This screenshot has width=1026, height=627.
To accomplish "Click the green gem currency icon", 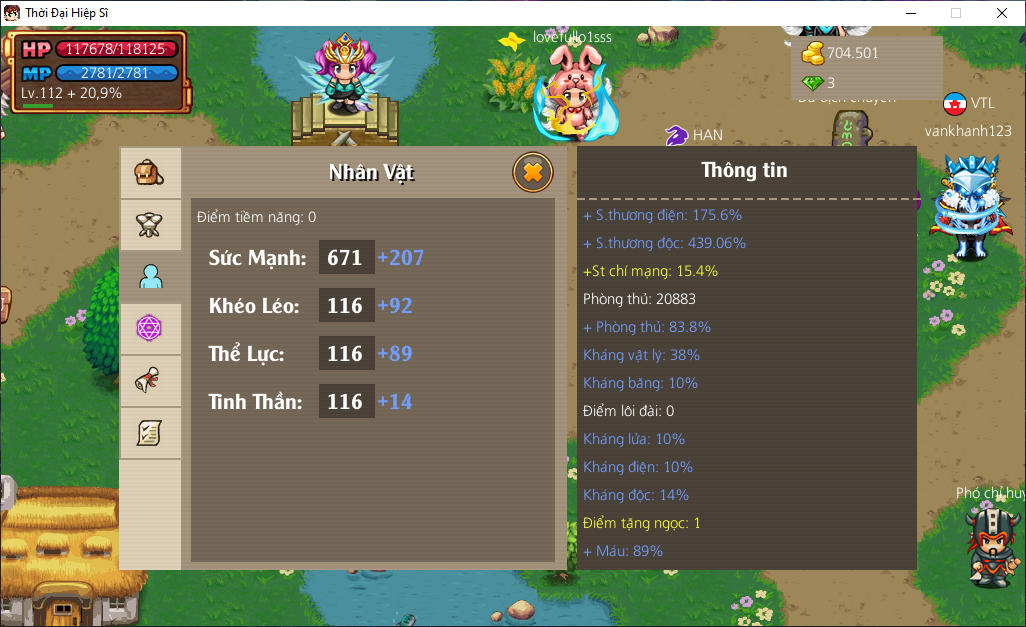I will pyautogui.click(x=812, y=83).
